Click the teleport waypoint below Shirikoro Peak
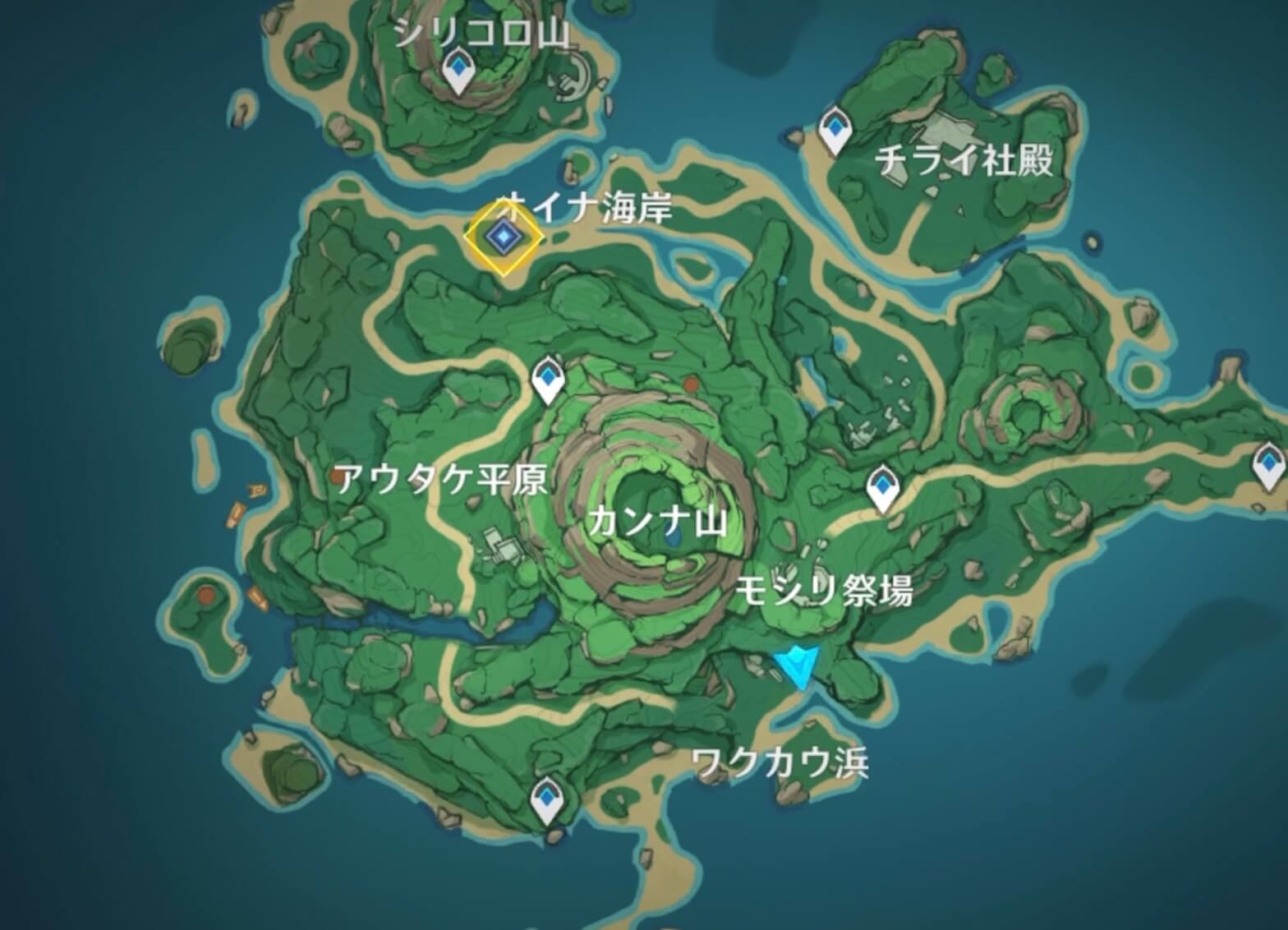The height and width of the screenshot is (930, 1288). (x=458, y=70)
